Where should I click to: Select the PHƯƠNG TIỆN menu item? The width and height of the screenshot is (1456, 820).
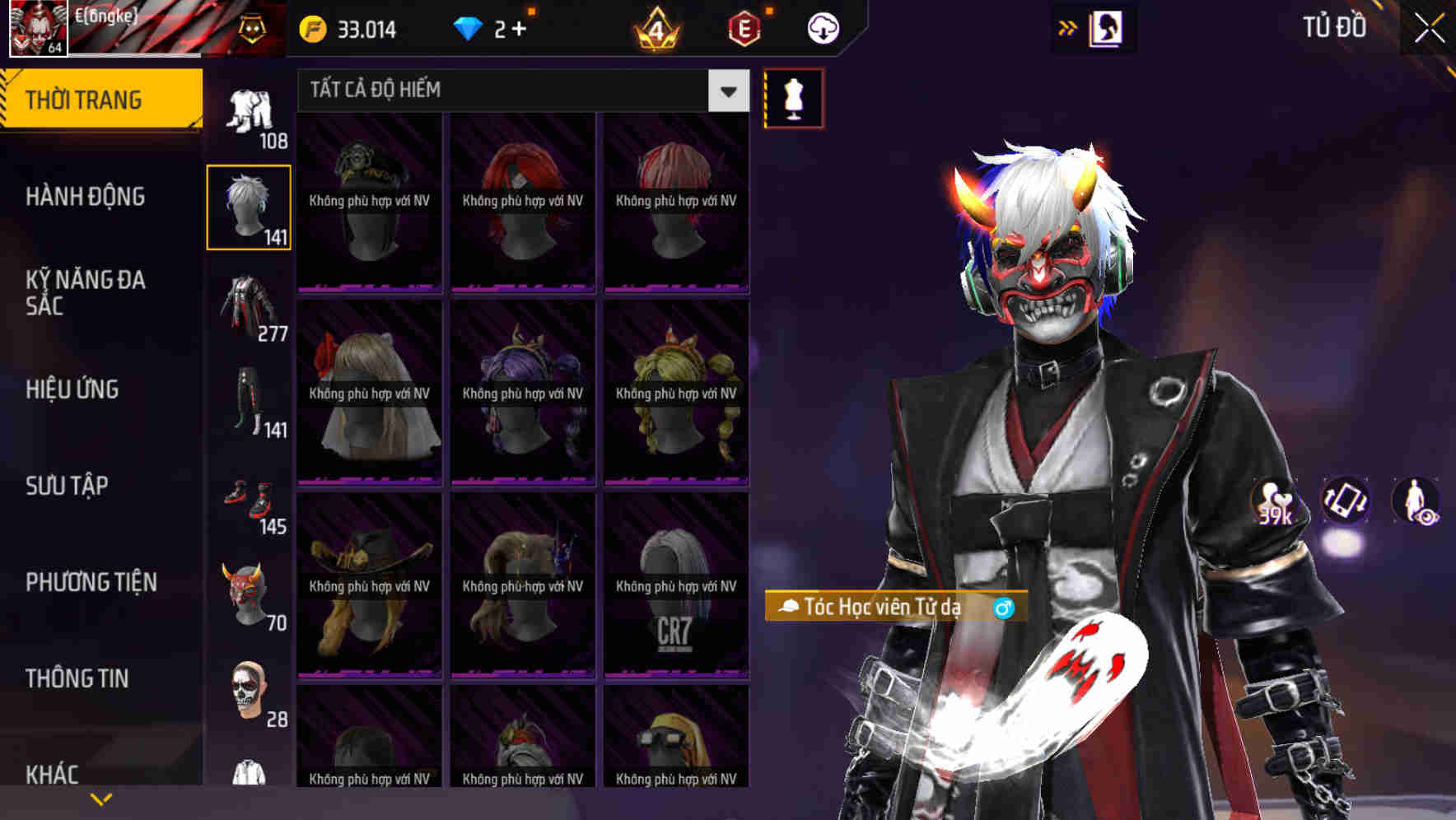91,581
